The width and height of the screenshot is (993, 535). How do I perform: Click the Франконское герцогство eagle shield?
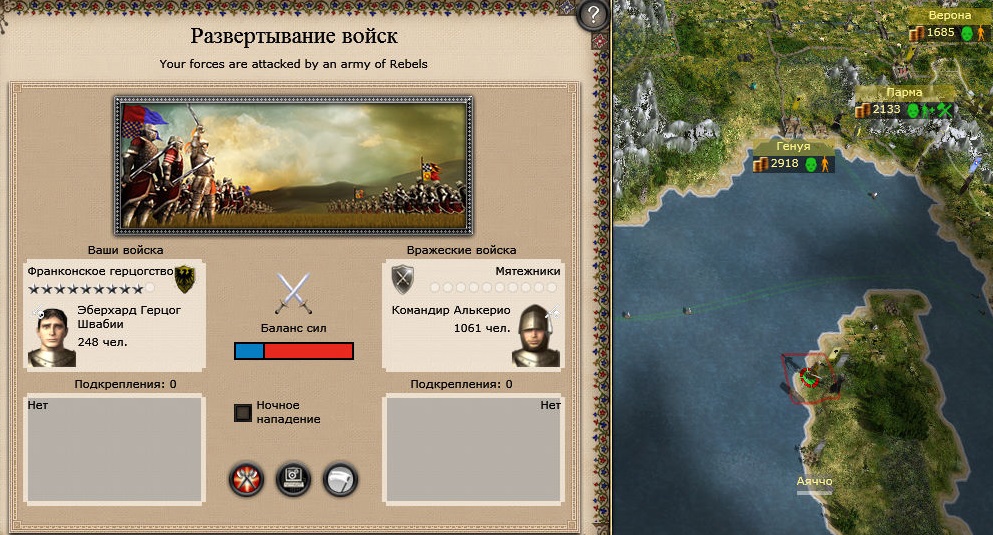point(185,277)
